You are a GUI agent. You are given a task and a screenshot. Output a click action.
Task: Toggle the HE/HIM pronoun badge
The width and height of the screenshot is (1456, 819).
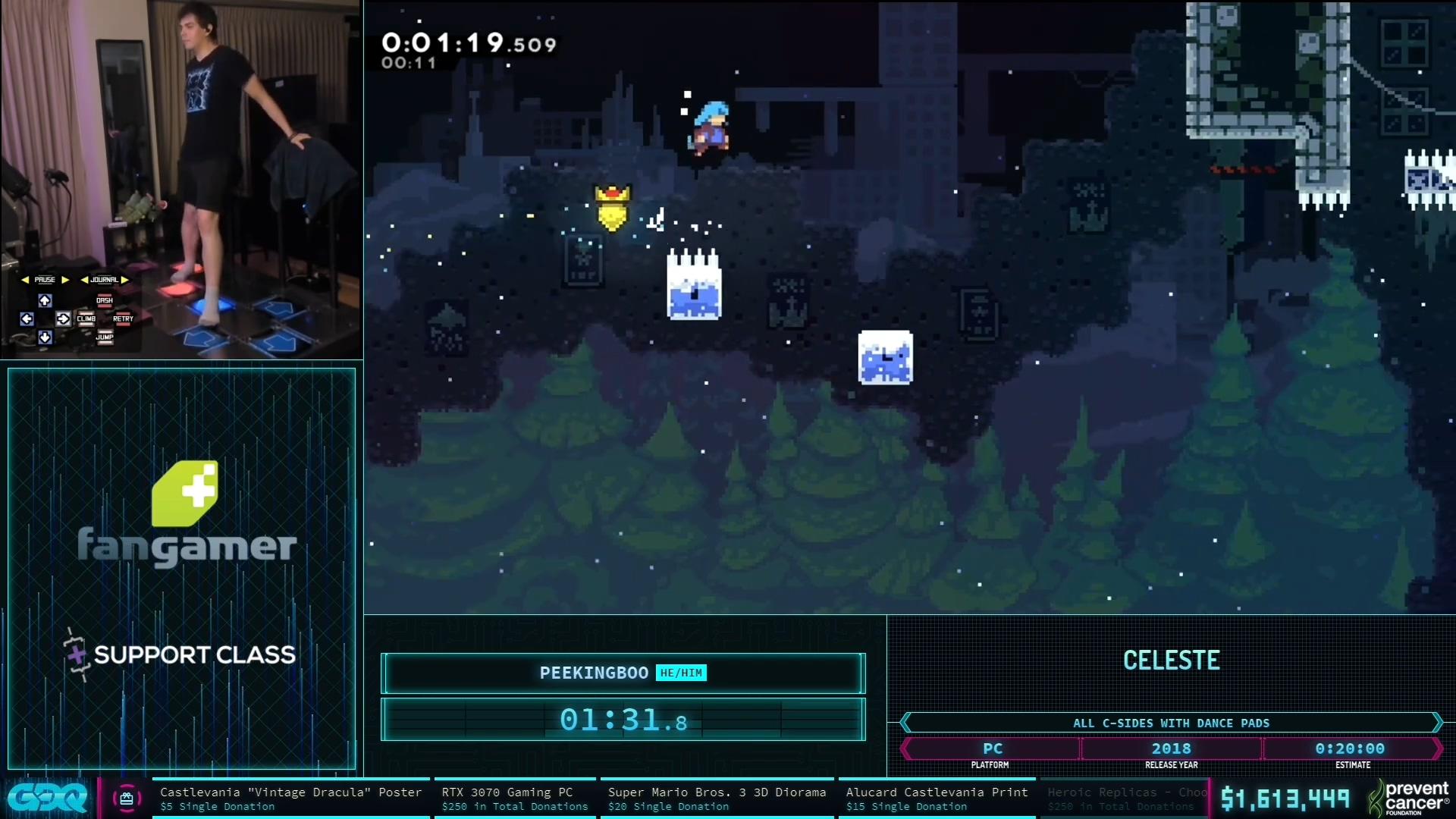coord(680,673)
